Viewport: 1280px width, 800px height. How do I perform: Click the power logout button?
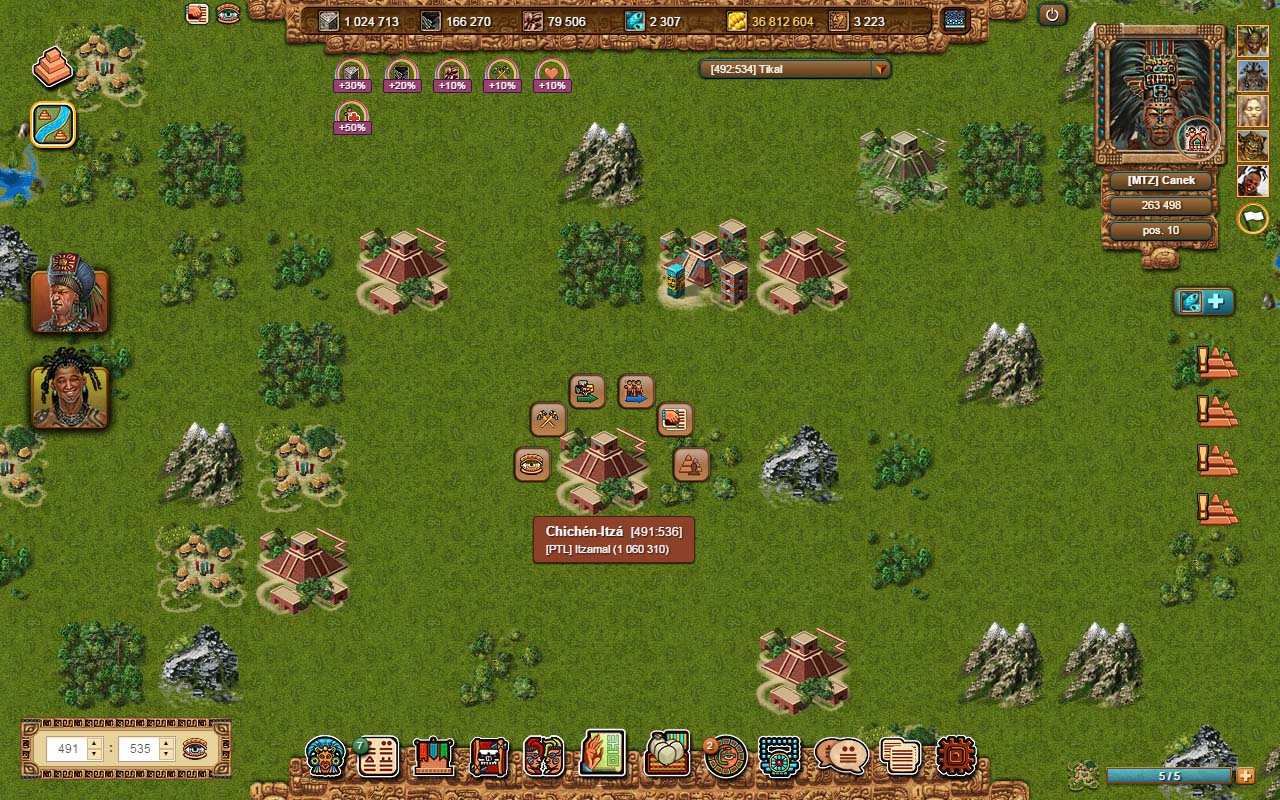pyautogui.click(x=1052, y=15)
